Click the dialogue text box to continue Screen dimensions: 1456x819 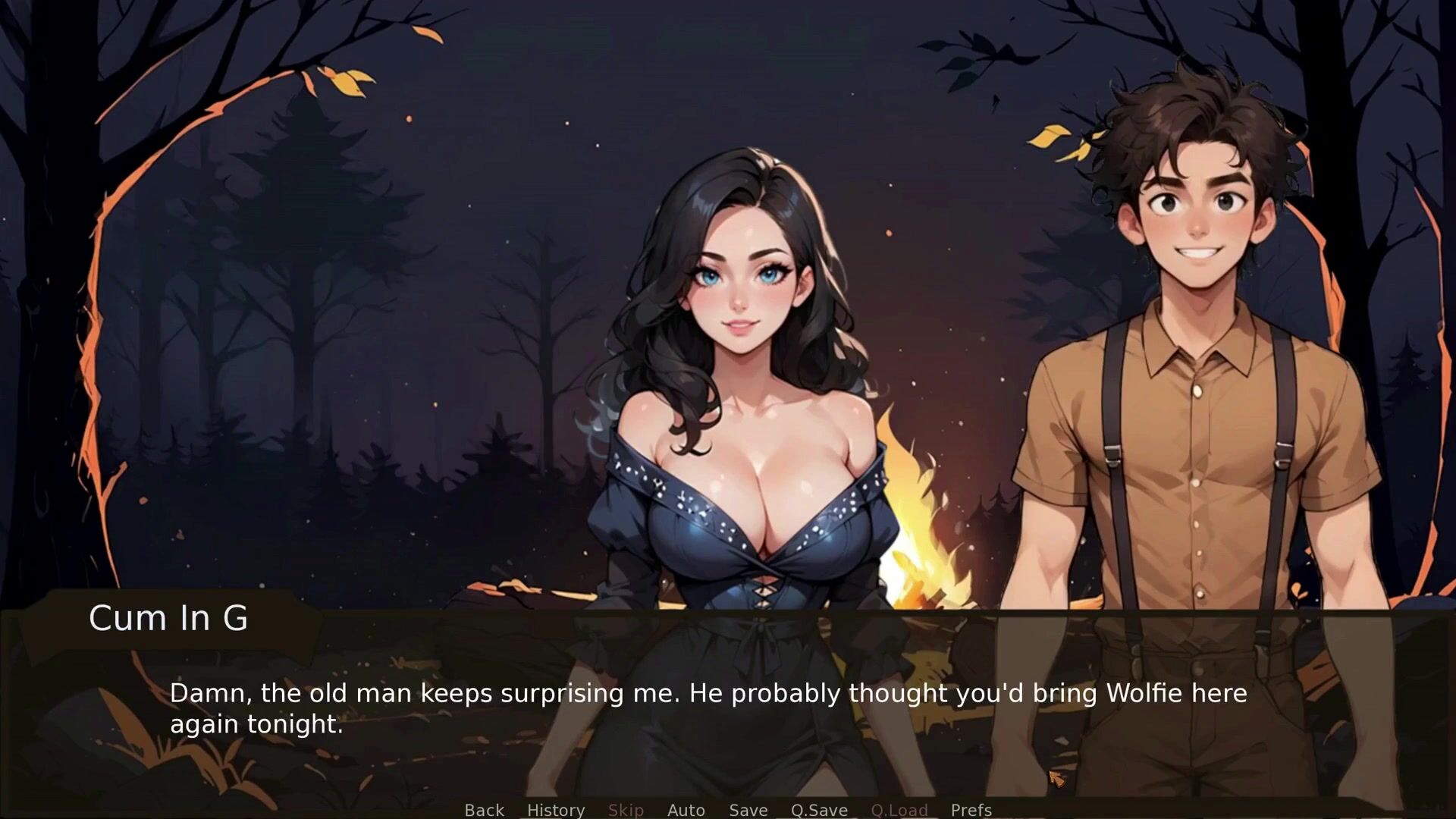(708, 708)
